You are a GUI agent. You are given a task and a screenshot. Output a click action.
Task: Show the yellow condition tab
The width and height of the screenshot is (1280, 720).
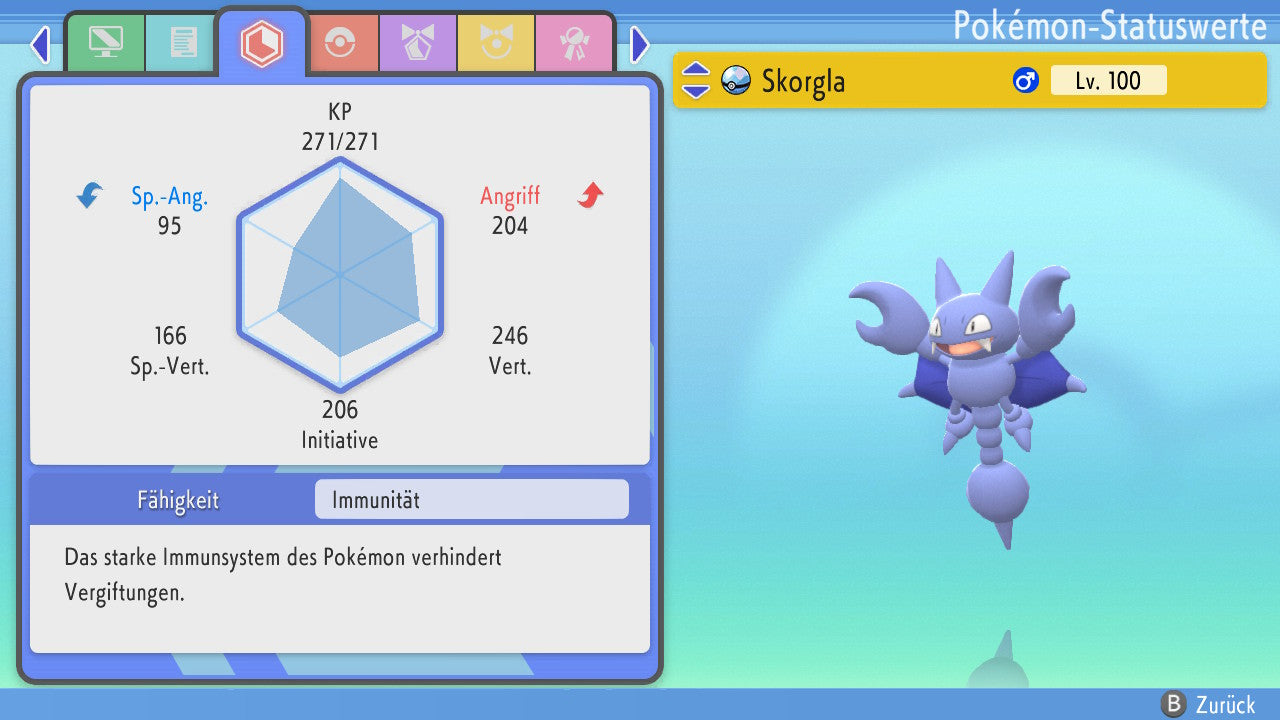pos(495,44)
